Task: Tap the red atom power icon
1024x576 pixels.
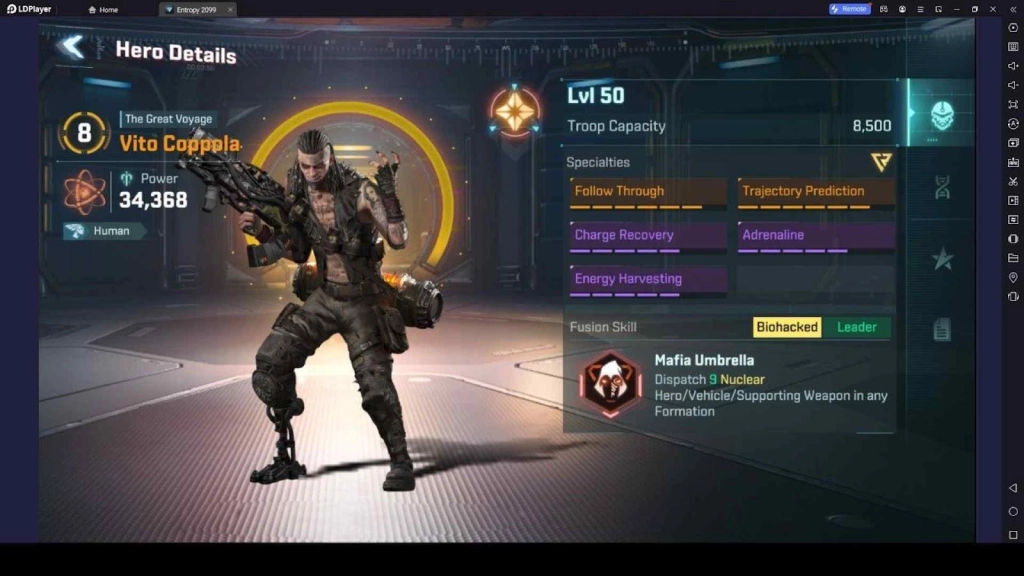Action: click(85, 192)
